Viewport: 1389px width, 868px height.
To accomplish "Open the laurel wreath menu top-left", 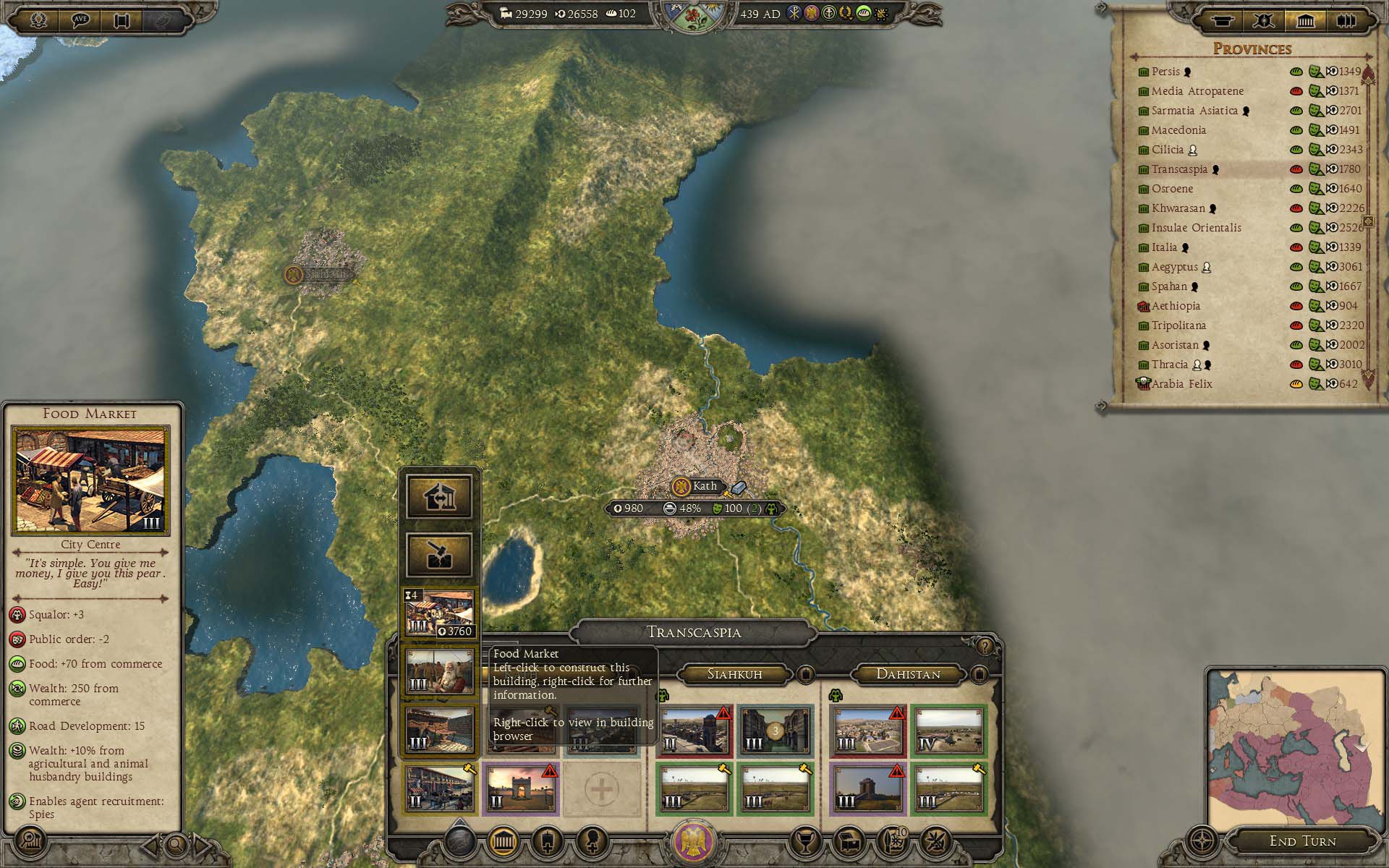I will [38, 20].
